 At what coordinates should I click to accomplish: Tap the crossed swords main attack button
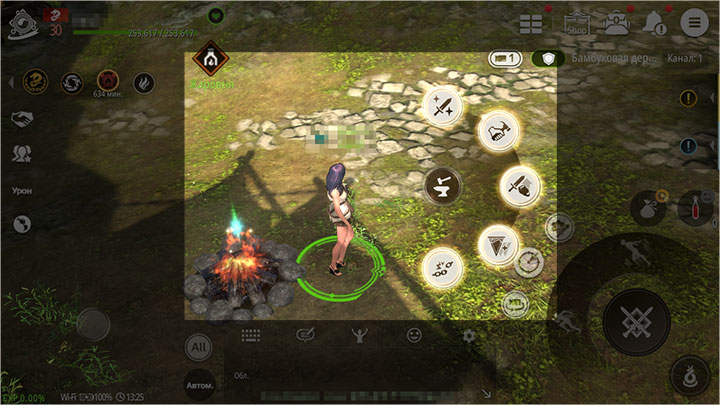coord(636,322)
